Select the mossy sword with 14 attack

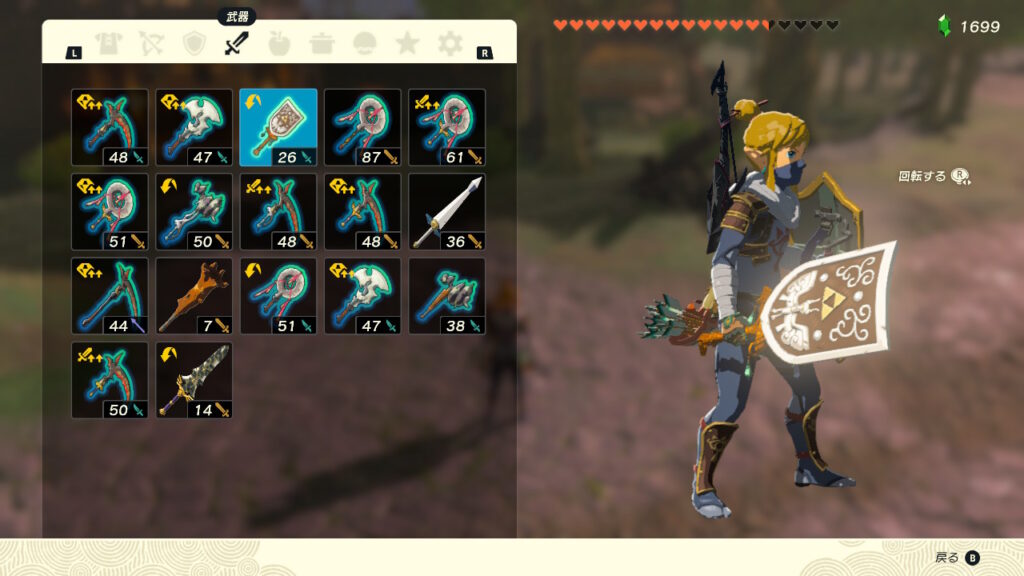(194, 380)
